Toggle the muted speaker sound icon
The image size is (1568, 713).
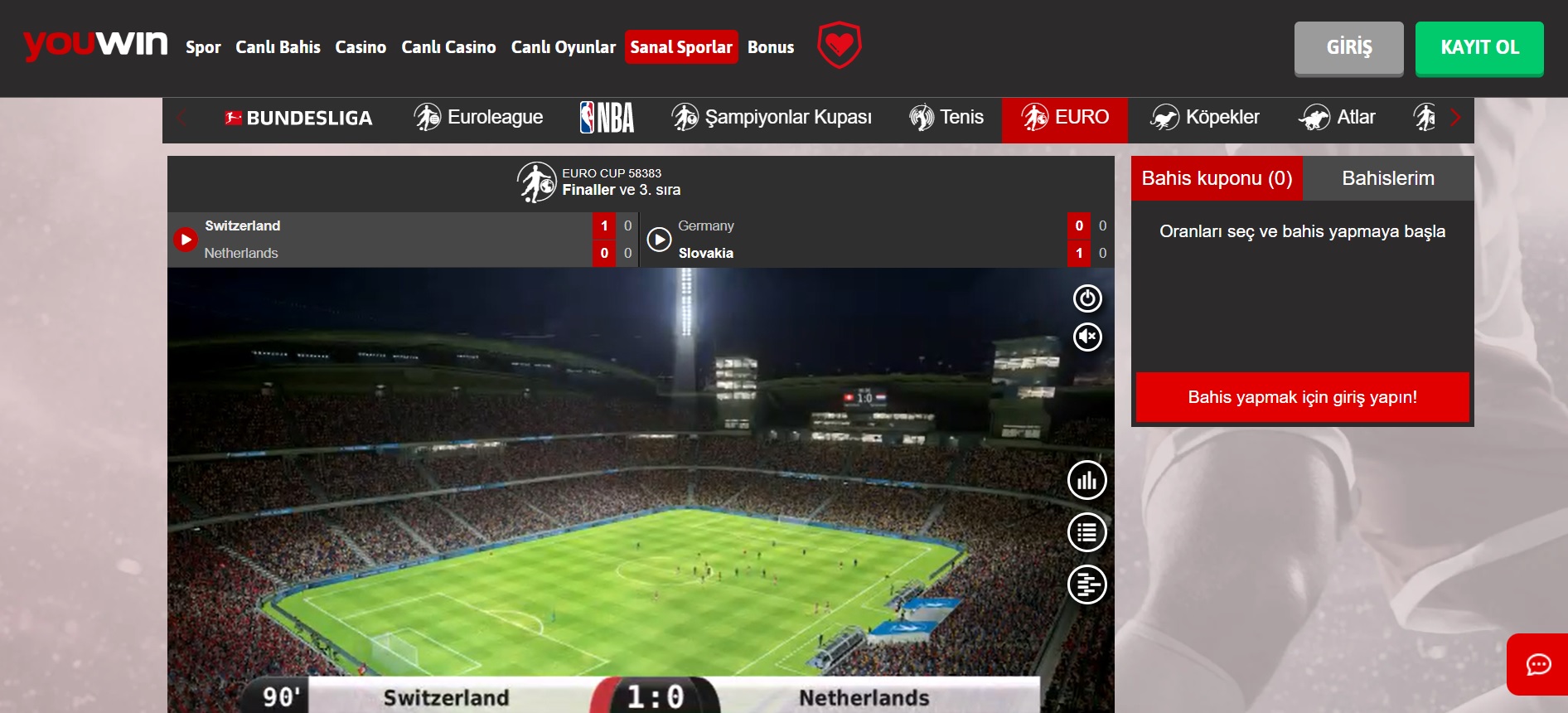pyautogui.click(x=1087, y=337)
